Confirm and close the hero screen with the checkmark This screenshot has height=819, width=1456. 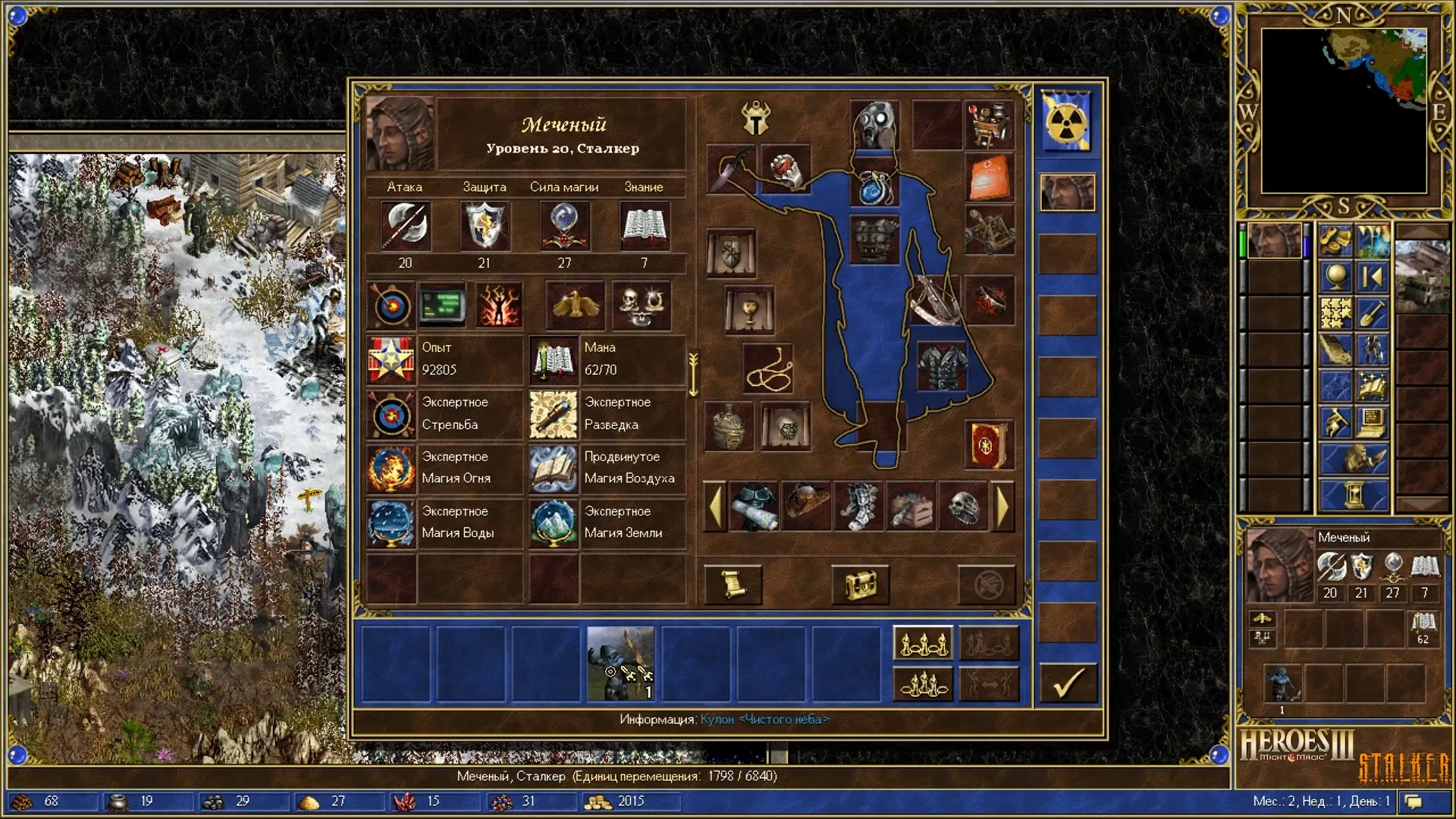coord(1067,682)
